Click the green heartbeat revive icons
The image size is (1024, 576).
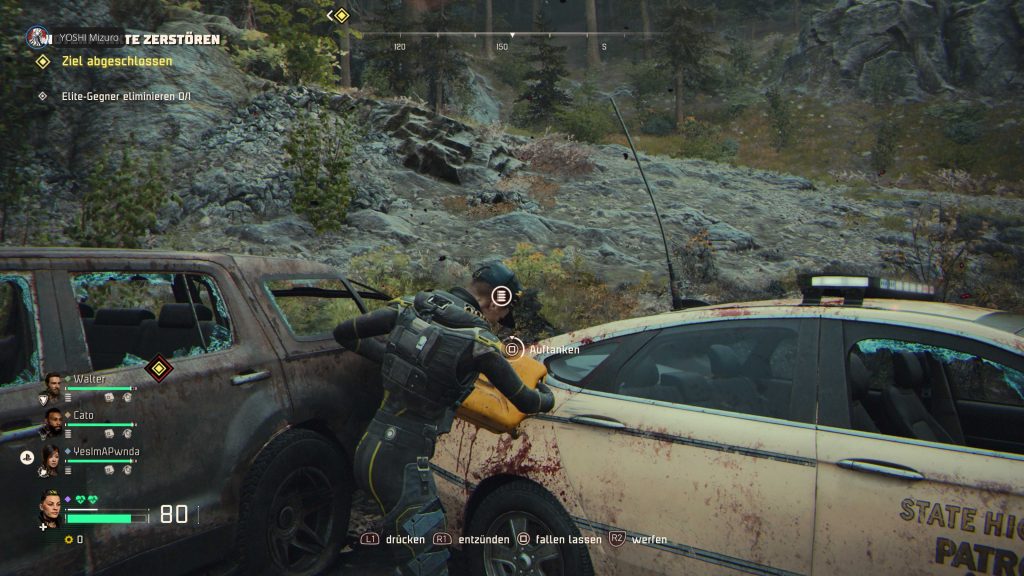pos(88,500)
